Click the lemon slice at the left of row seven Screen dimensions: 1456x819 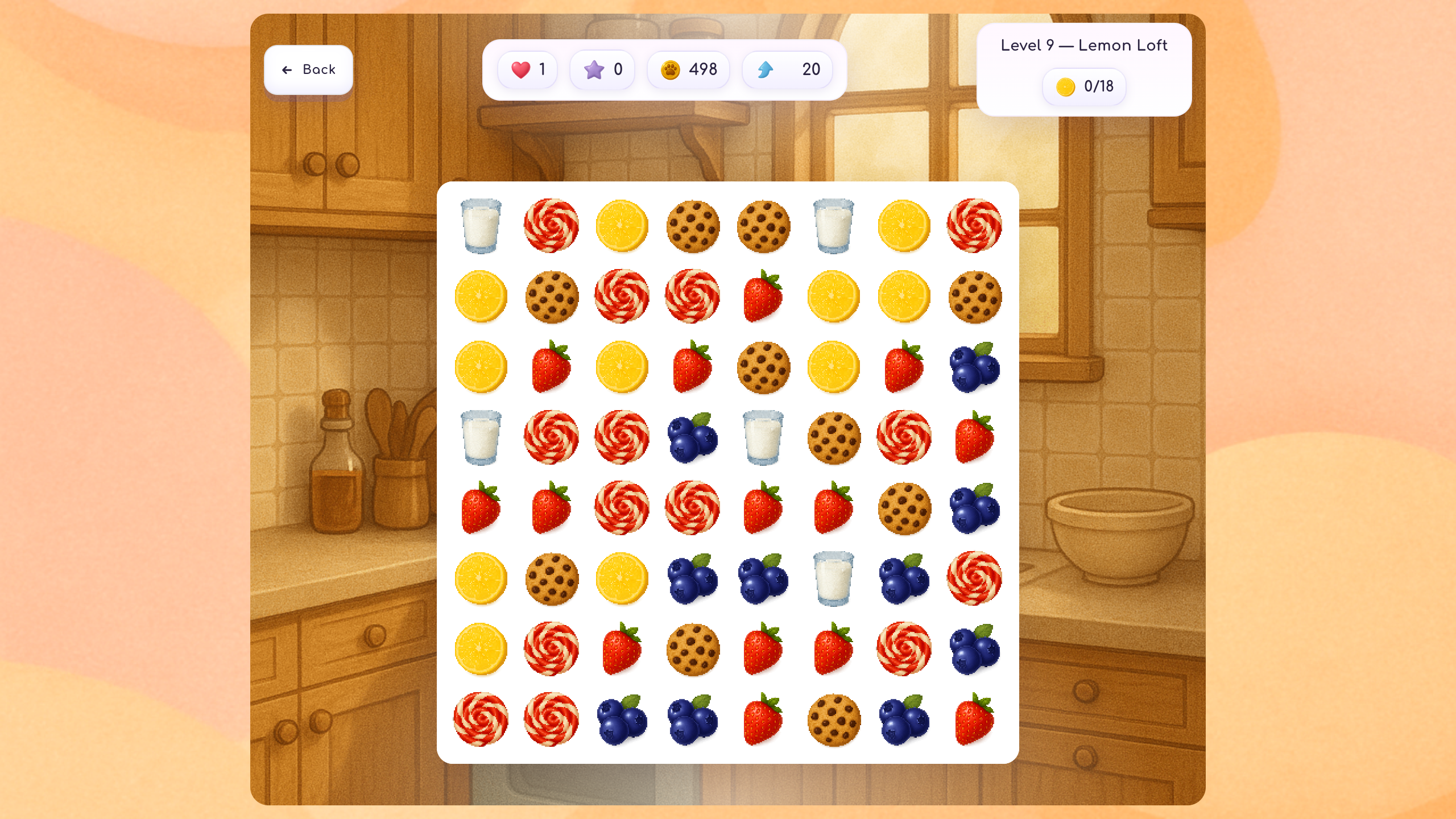click(481, 651)
